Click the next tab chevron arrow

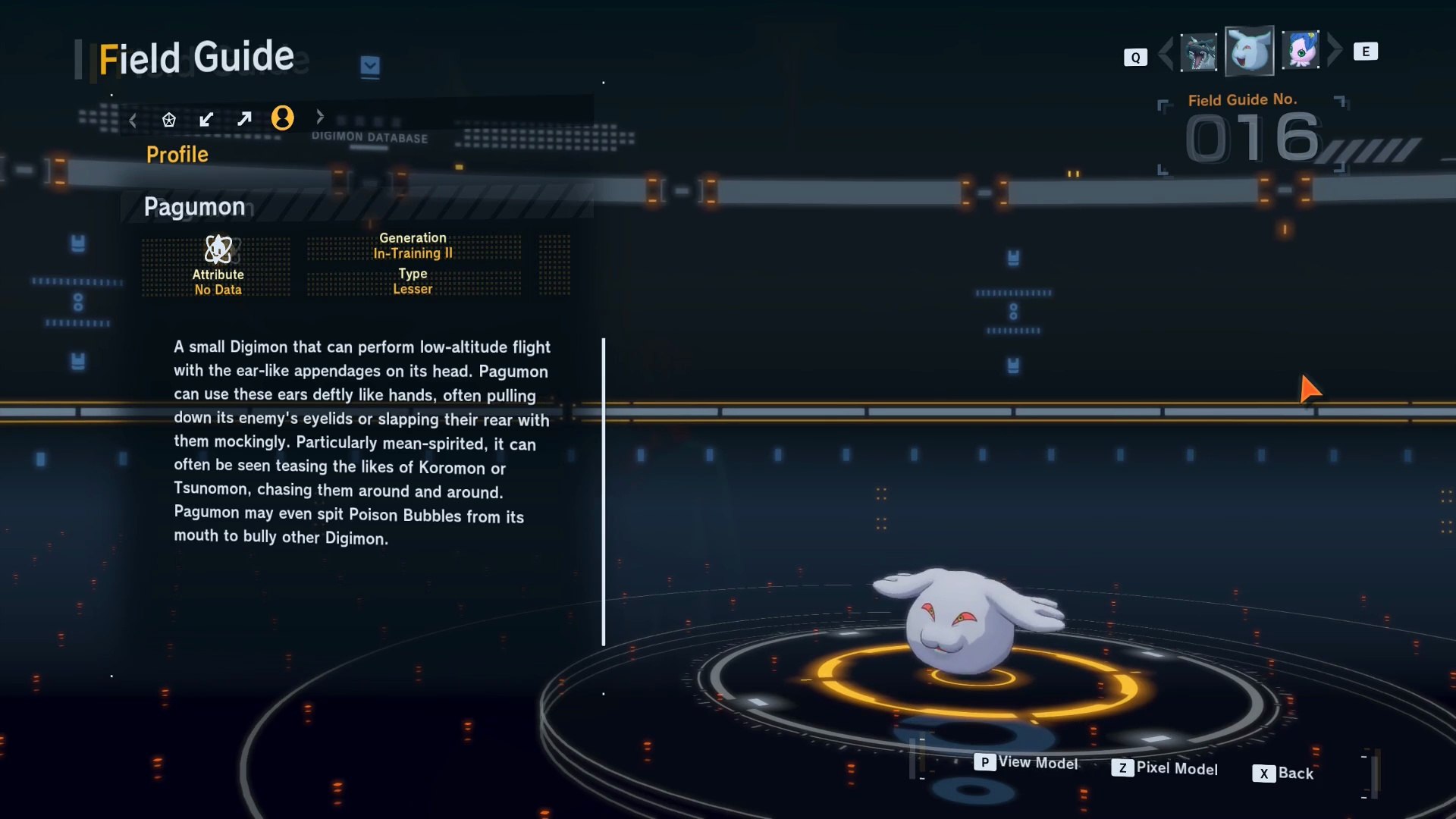point(320,117)
